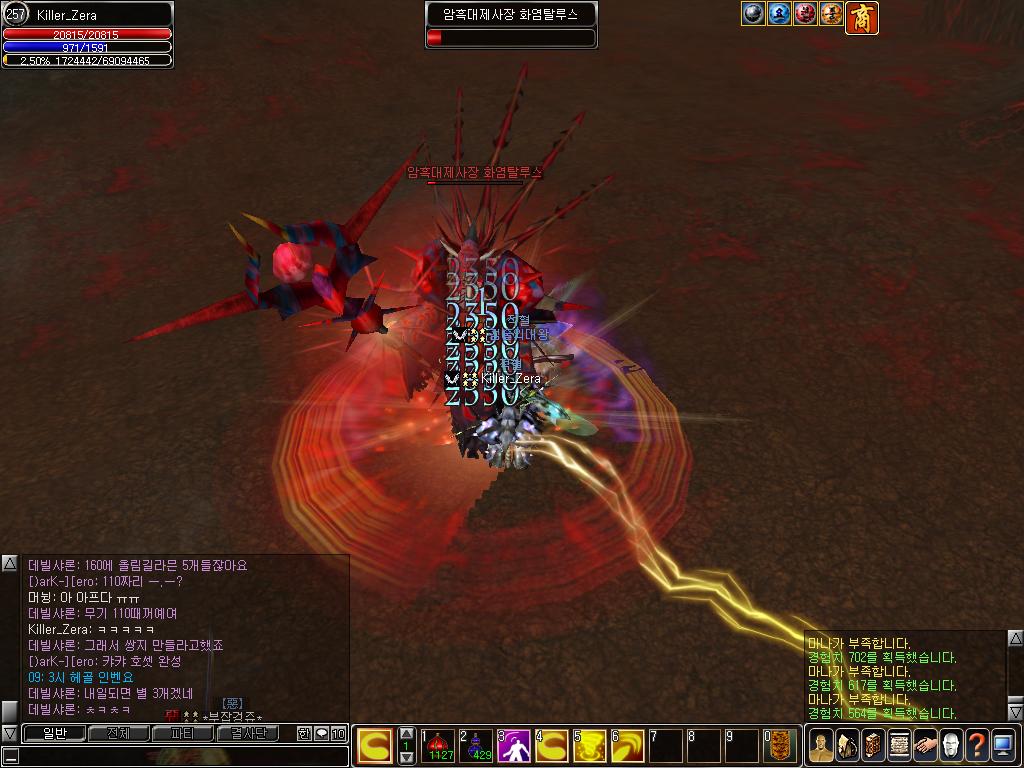Viewport: 1024px width, 768px height.
Task: Open the character info portrait icon
Action: (821, 745)
